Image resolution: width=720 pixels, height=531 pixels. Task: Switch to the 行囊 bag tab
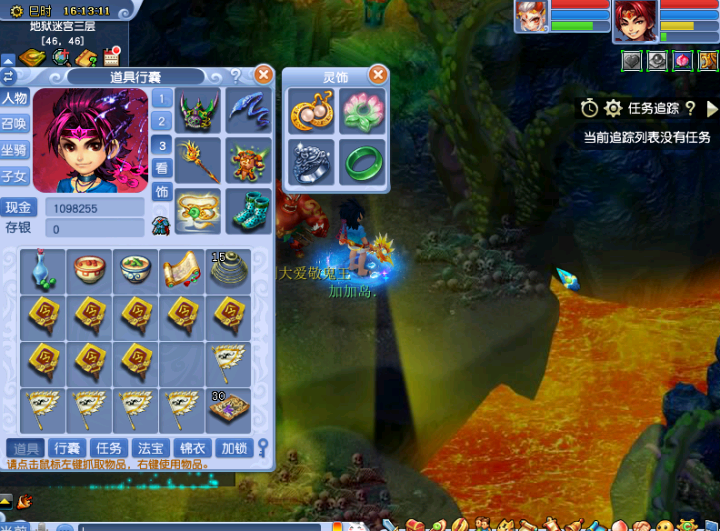pyautogui.click(x=67, y=448)
